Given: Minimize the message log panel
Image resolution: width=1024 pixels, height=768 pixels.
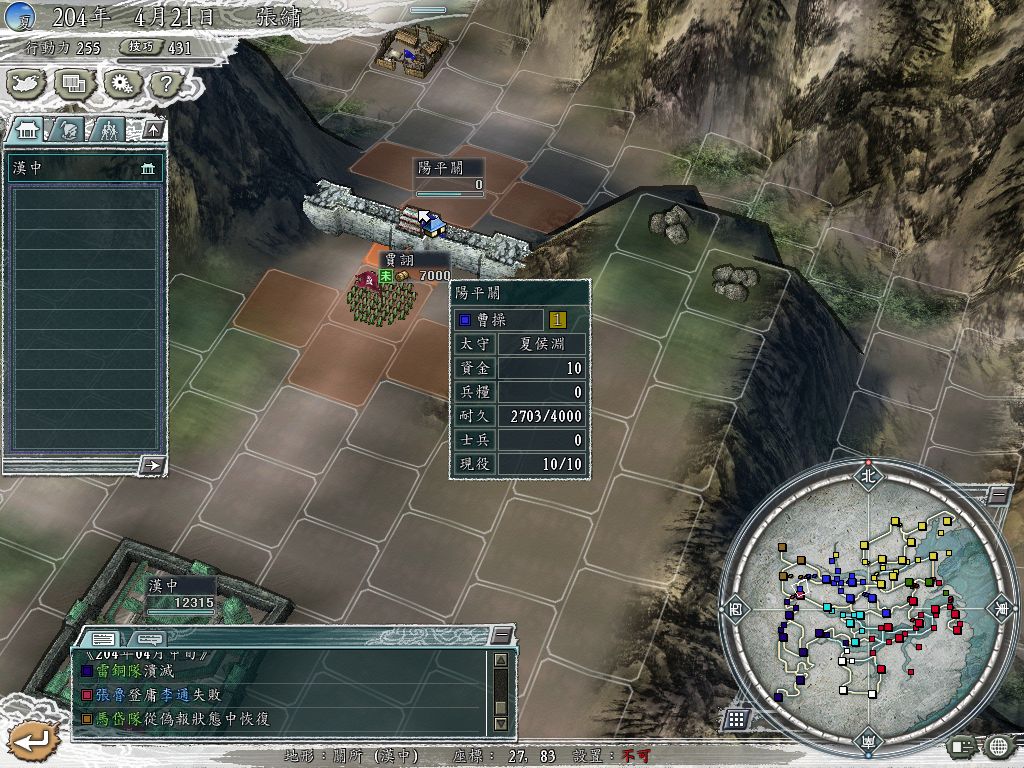Looking at the screenshot, I should 502,635.
